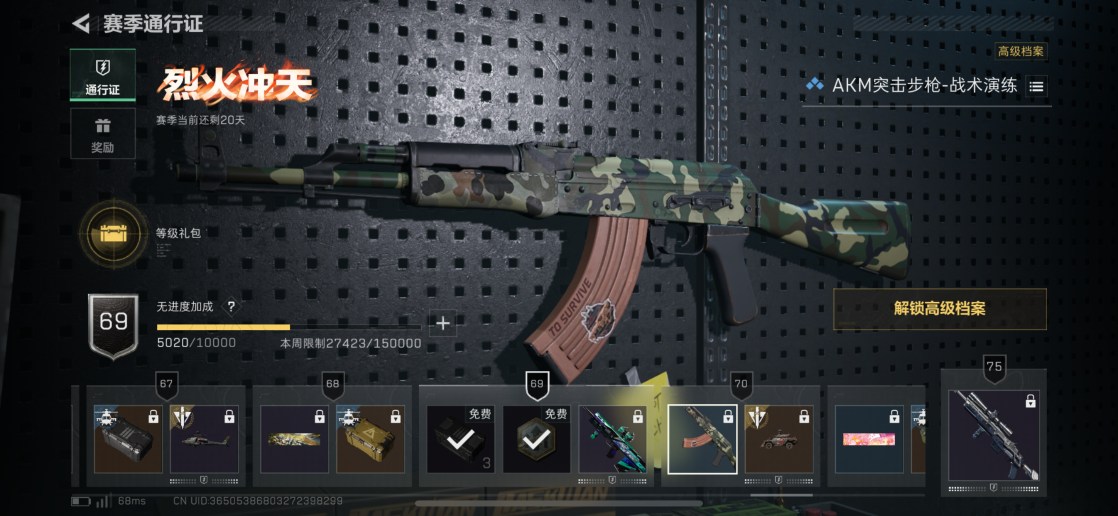The image size is (1118, 516).
Task: Go back from the season pass screen
Action: (x=82, y=23)
